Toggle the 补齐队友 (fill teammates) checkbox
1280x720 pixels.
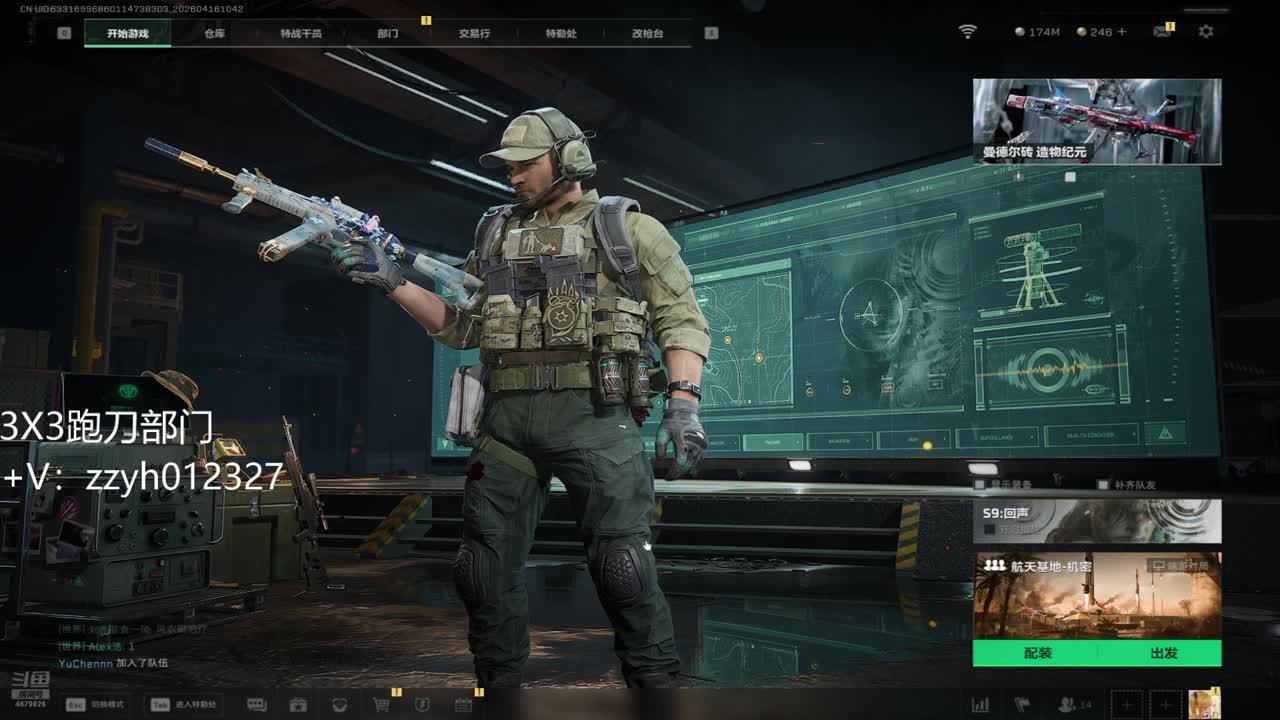1103,485
